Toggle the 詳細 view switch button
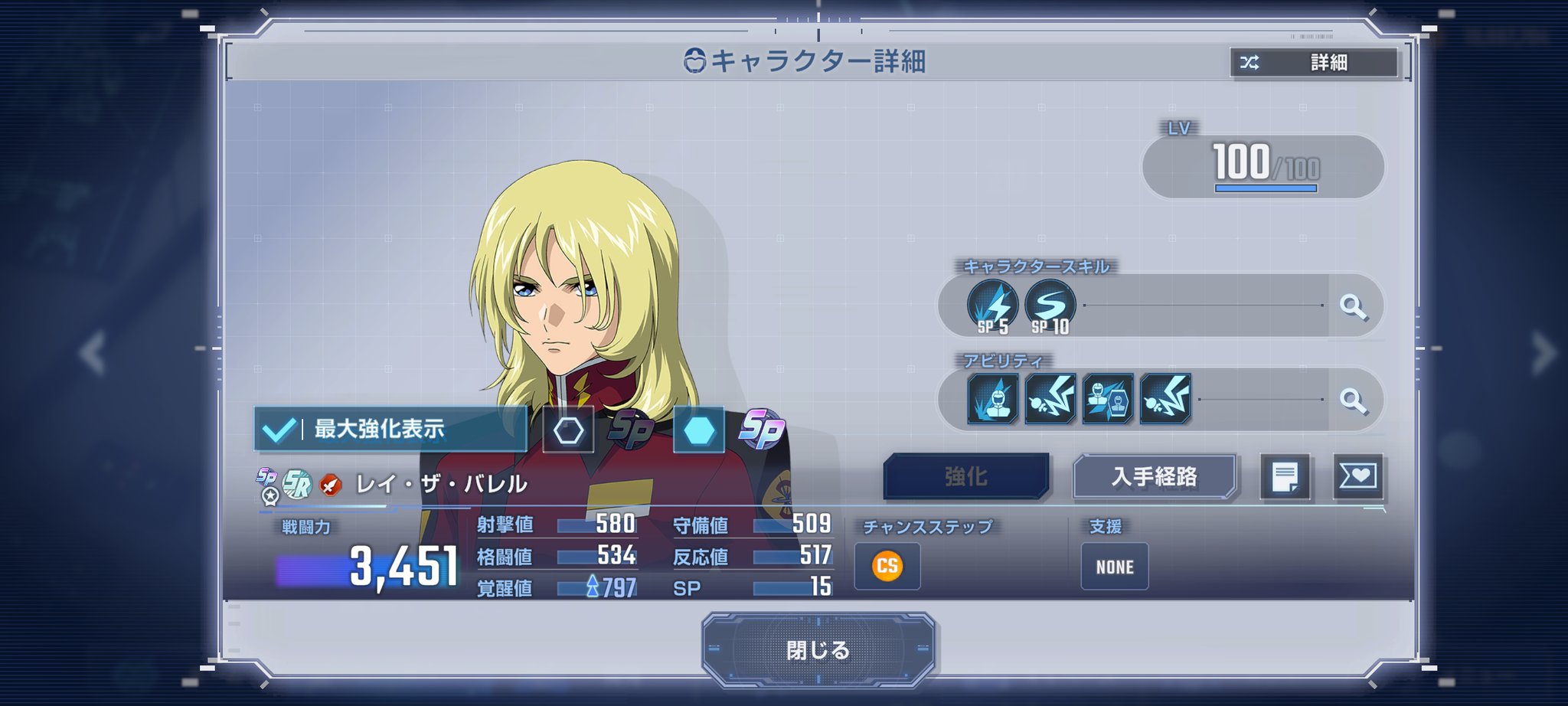The image size is (1568, 706). (1314, 63)
